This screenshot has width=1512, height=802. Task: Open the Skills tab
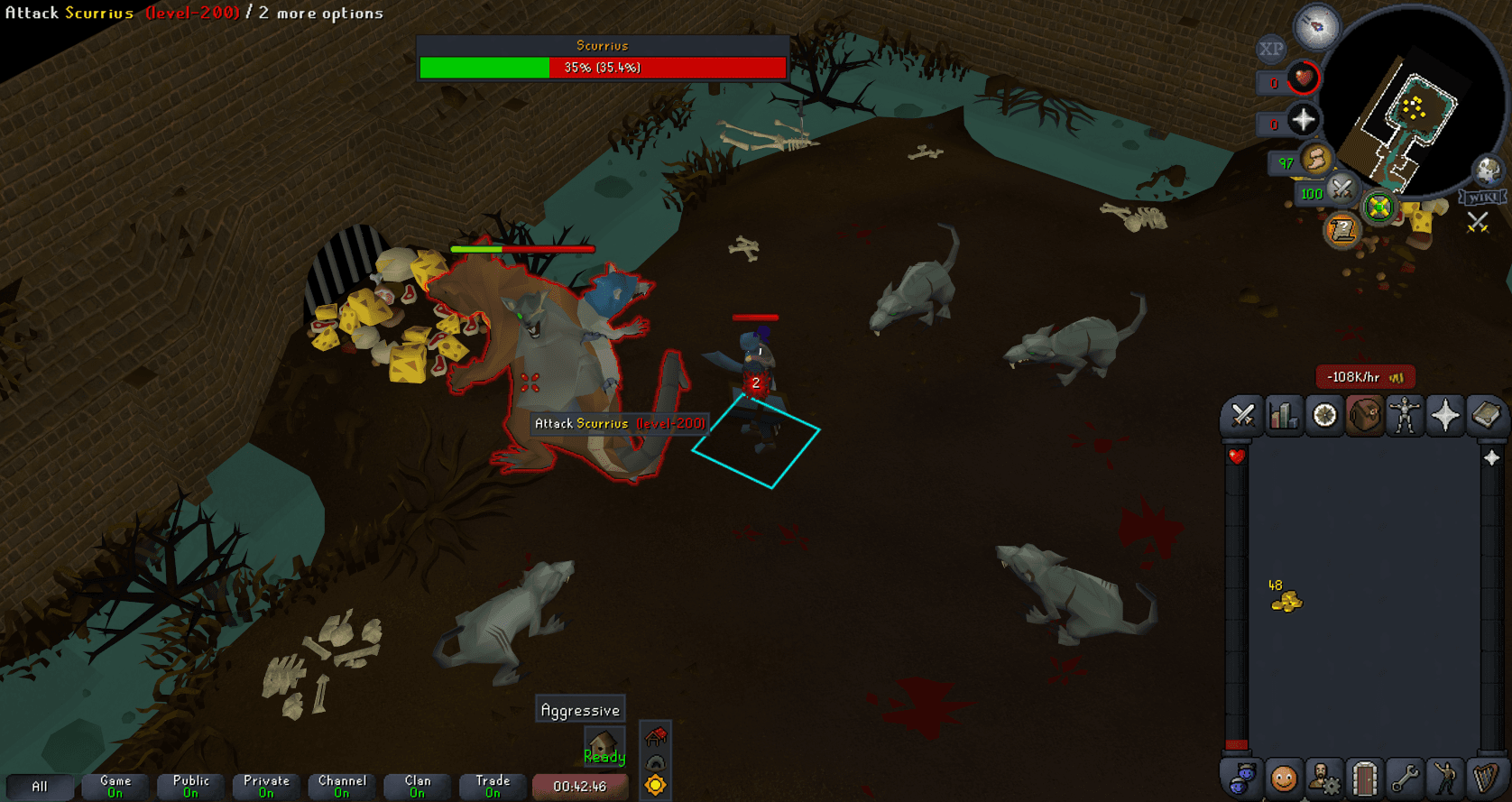tap(1285, 416)
